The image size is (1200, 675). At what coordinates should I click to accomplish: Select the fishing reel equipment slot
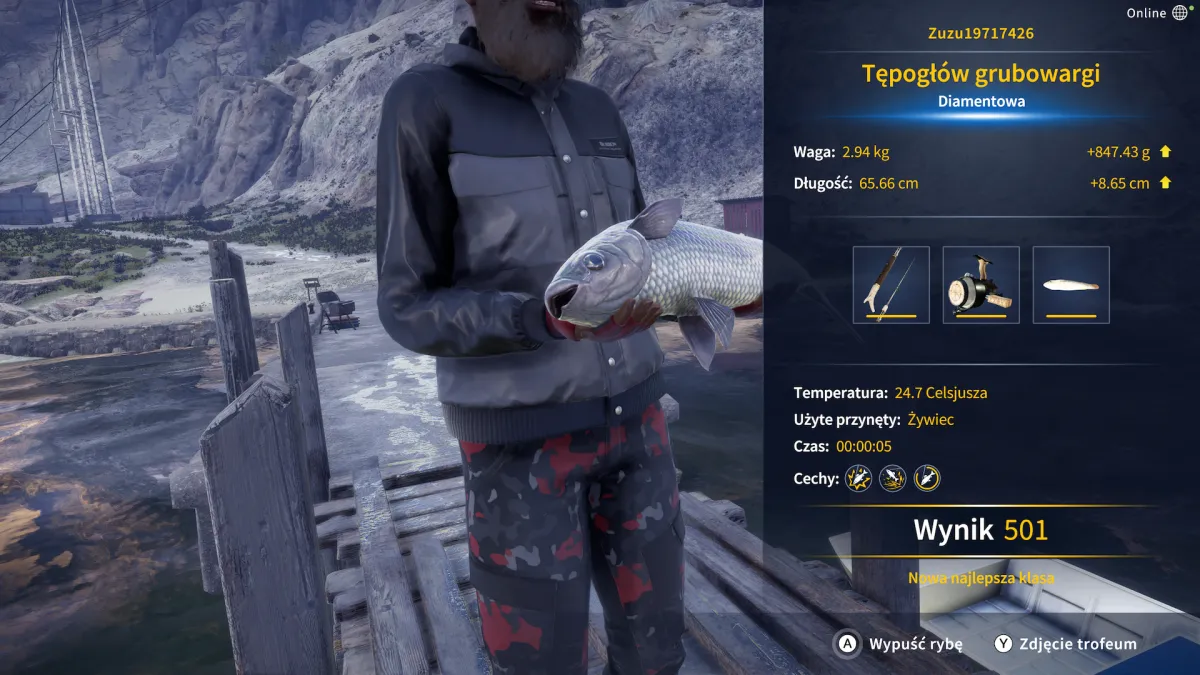(981, 285)
